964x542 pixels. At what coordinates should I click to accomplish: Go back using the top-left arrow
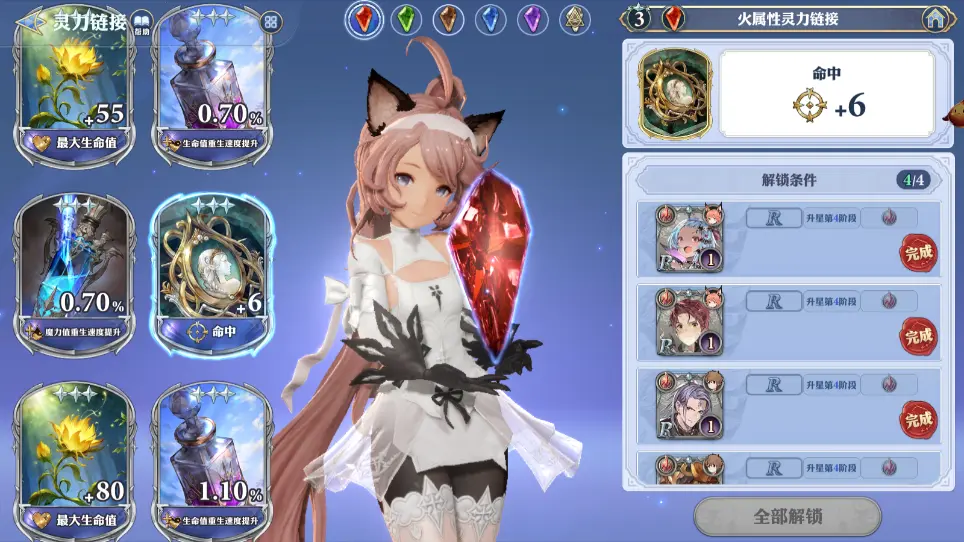tap(32, 20)
